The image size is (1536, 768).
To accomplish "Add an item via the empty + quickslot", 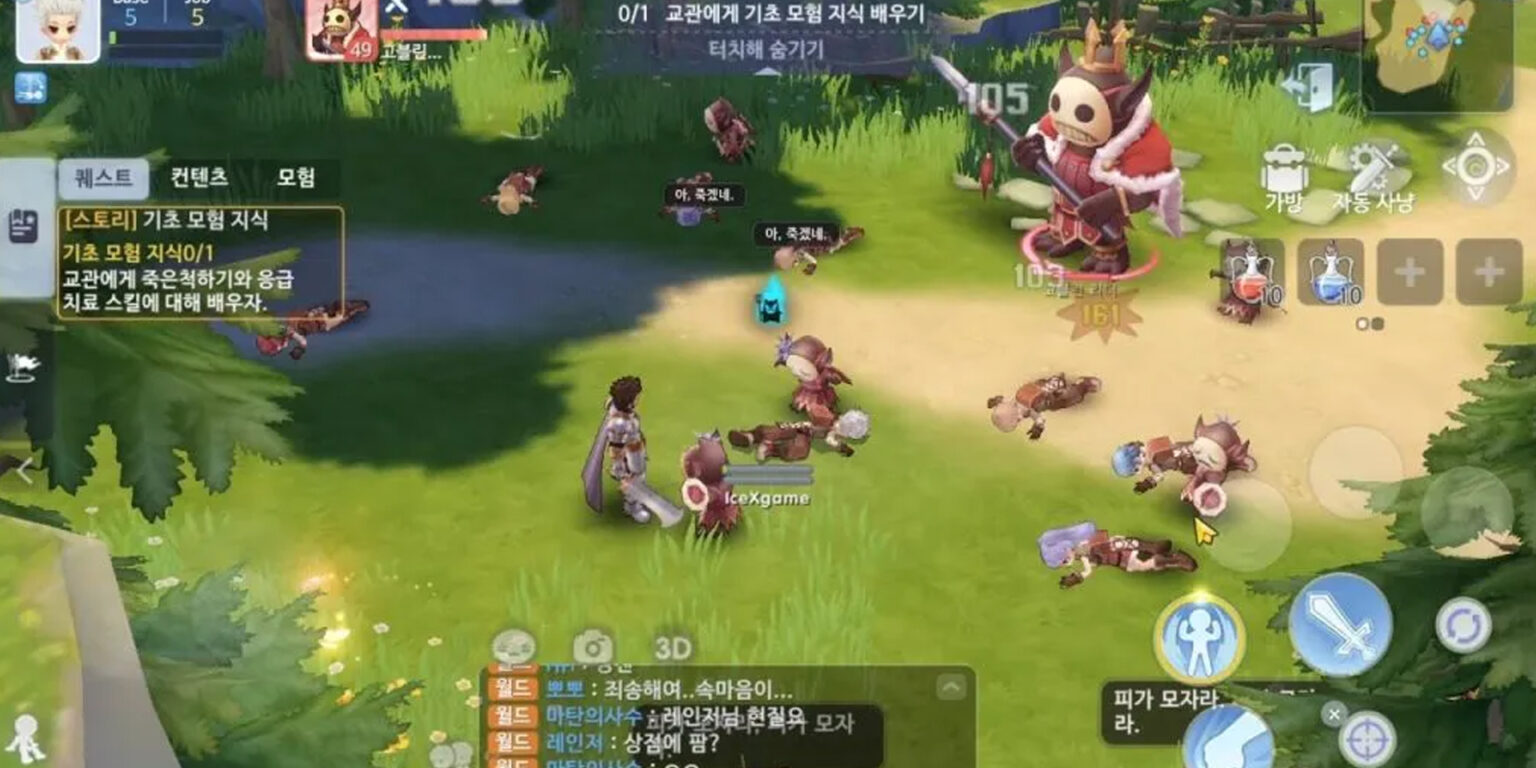I will (1412, 272).
